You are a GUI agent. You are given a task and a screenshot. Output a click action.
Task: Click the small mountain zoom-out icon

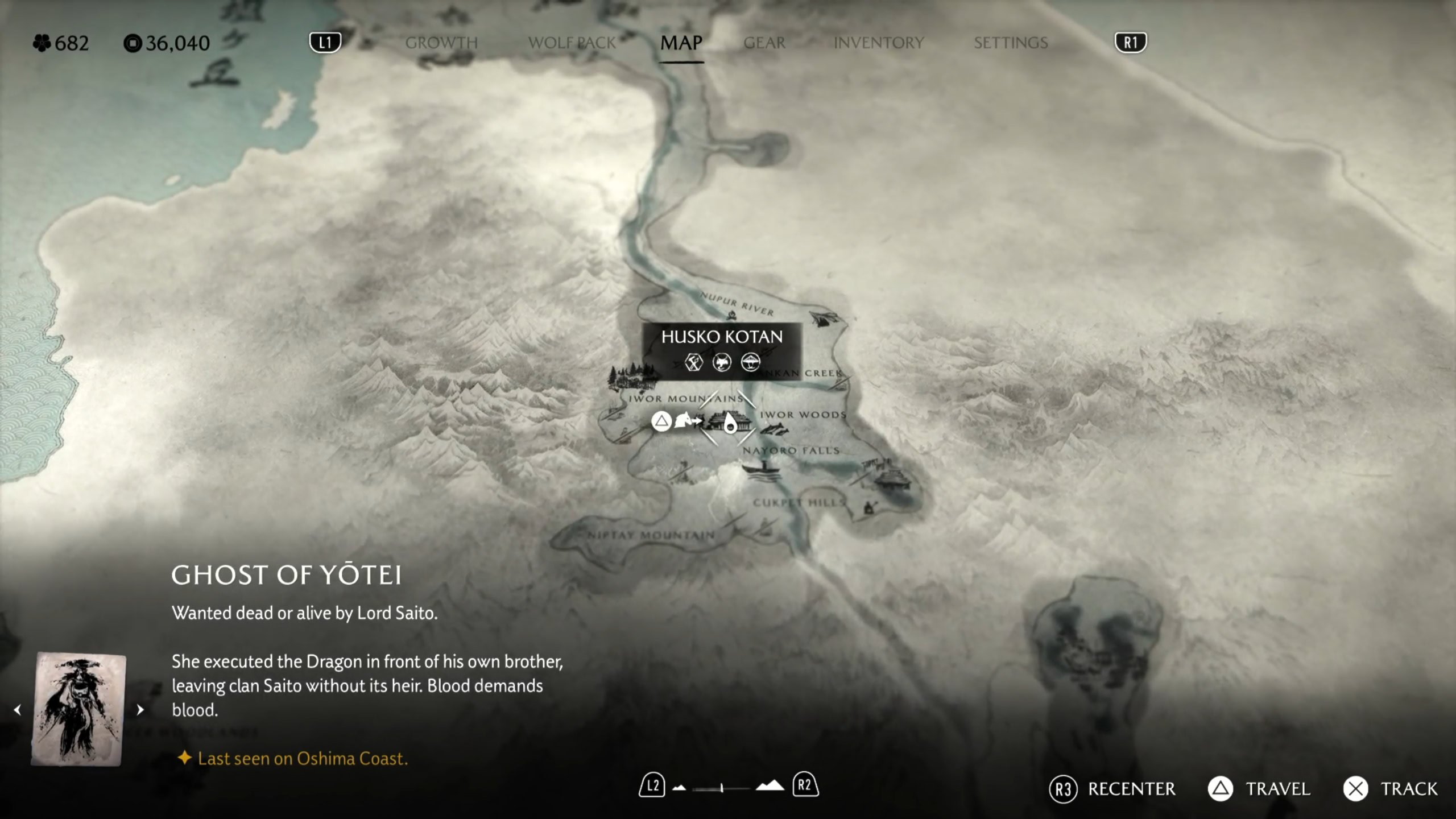(x=679, y=788)
